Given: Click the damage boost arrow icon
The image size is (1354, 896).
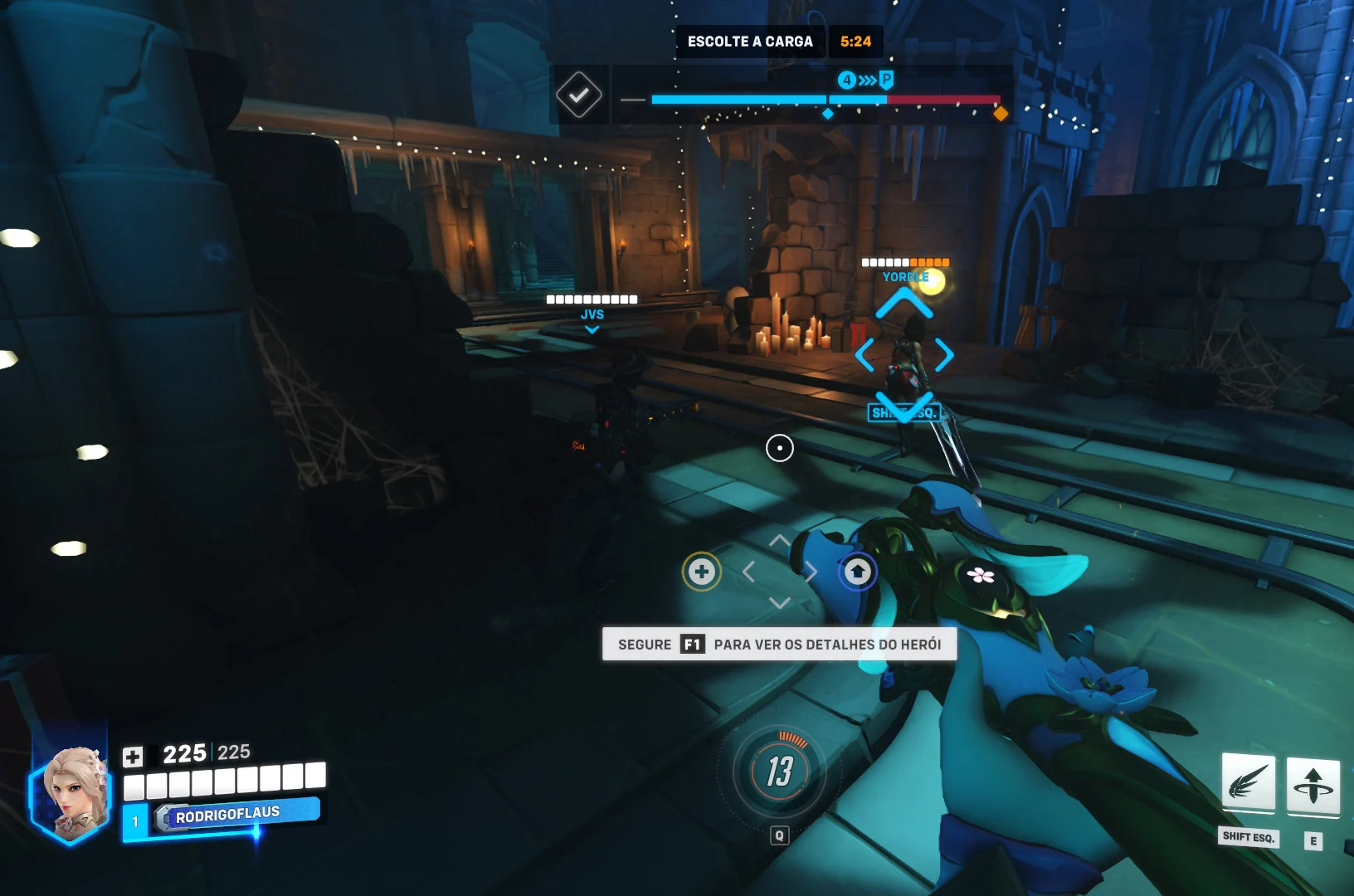Looking at the screenshot, I should [x=858, y=572].
